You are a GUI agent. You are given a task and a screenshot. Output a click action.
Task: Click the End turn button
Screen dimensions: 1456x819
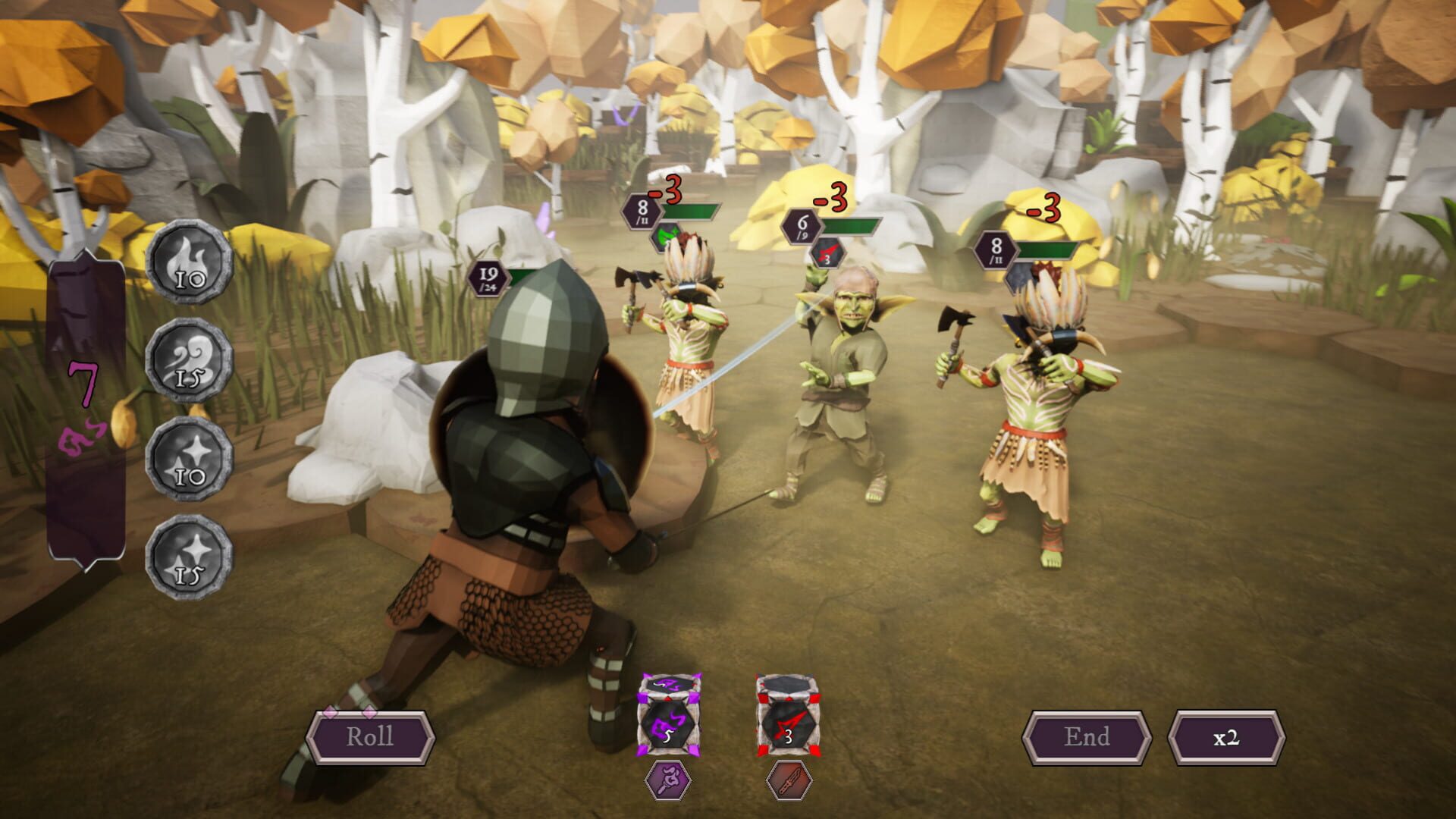[1086, 735]
